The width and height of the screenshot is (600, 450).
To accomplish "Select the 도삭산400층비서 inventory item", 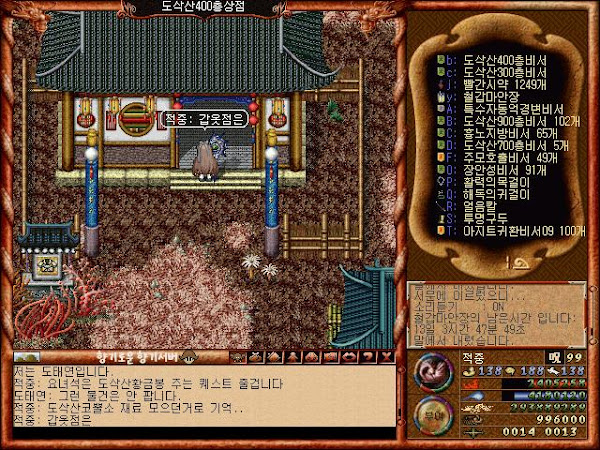I will 505,59.
